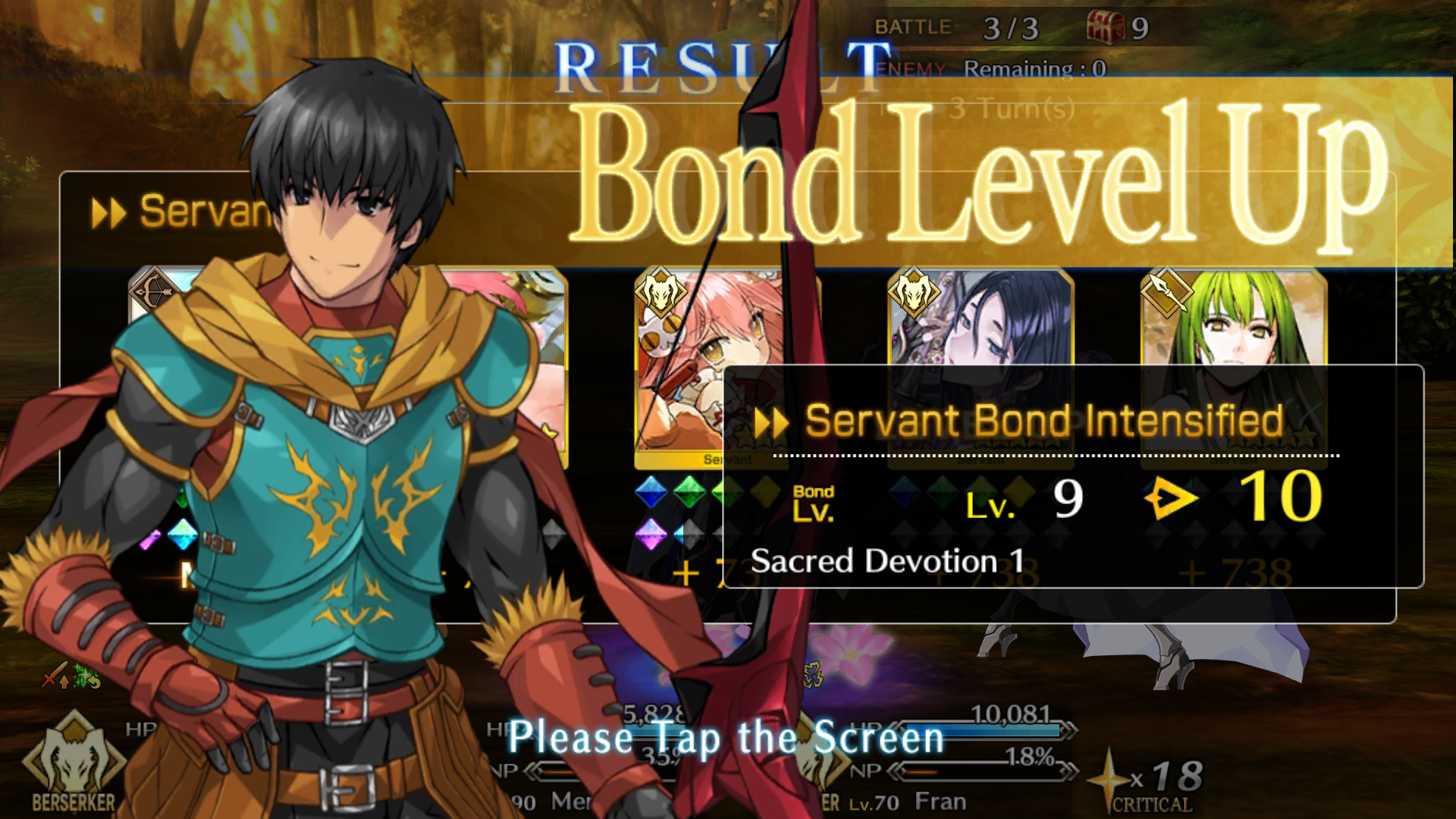The width and height of the screenshot is (1456, 819).
Task: Tap the "Please Tap the Screen" prompt
Action: click(726, 738)
